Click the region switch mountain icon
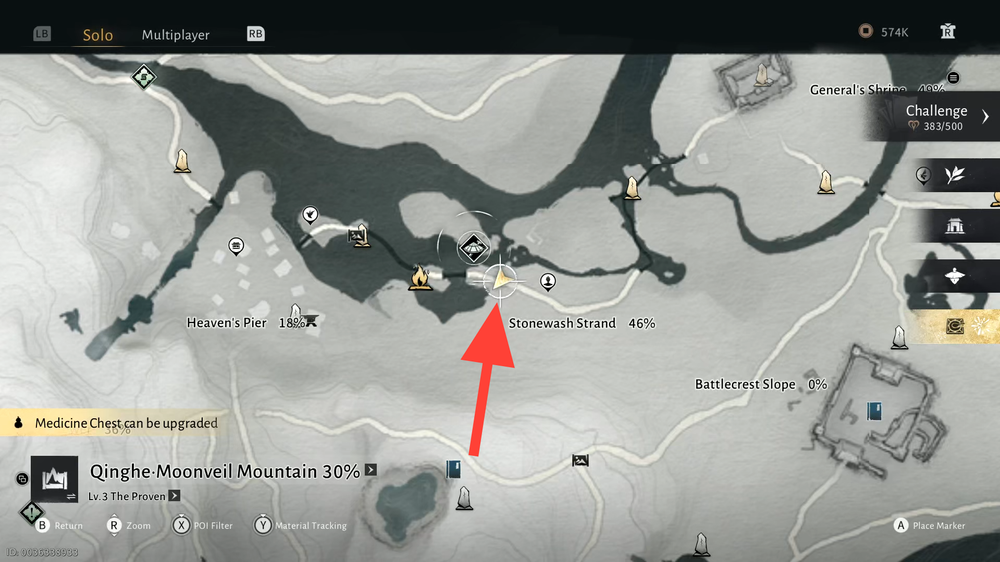The height and width of the screenshot is (562, 1000). tap(52, 478)
